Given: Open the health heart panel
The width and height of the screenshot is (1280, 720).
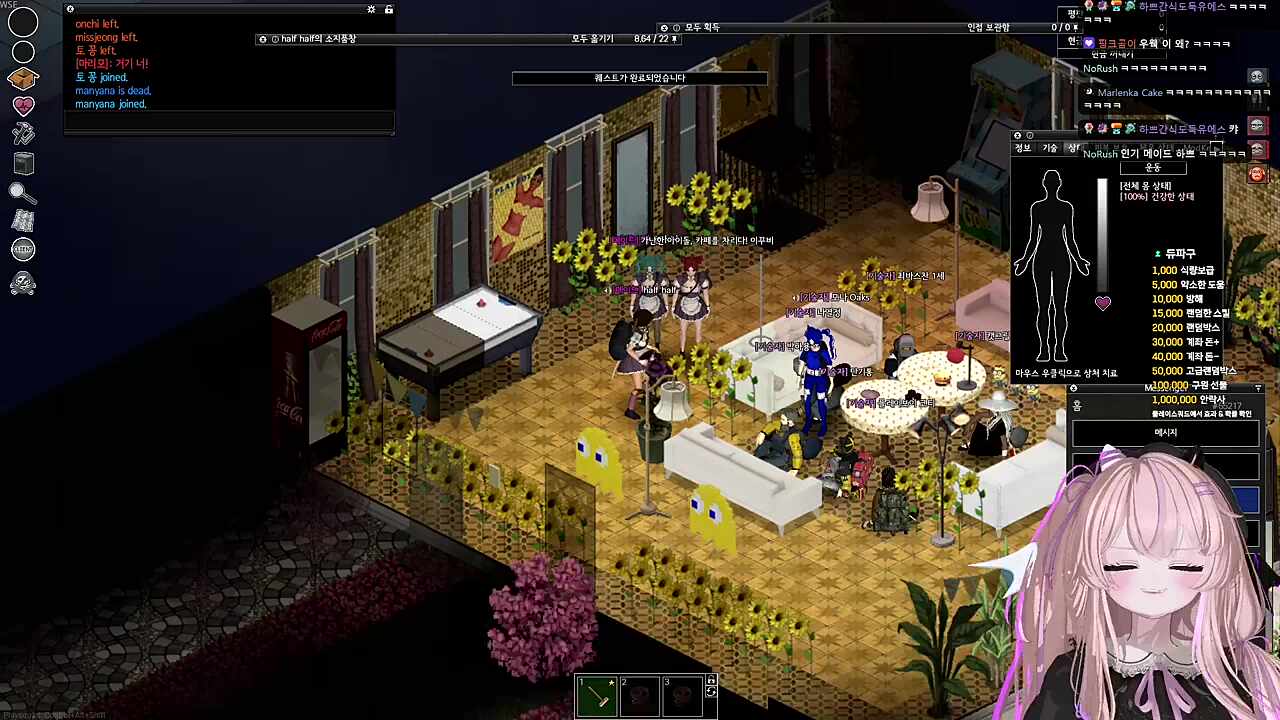Looking at the screenshot, I should pos(23,105).
